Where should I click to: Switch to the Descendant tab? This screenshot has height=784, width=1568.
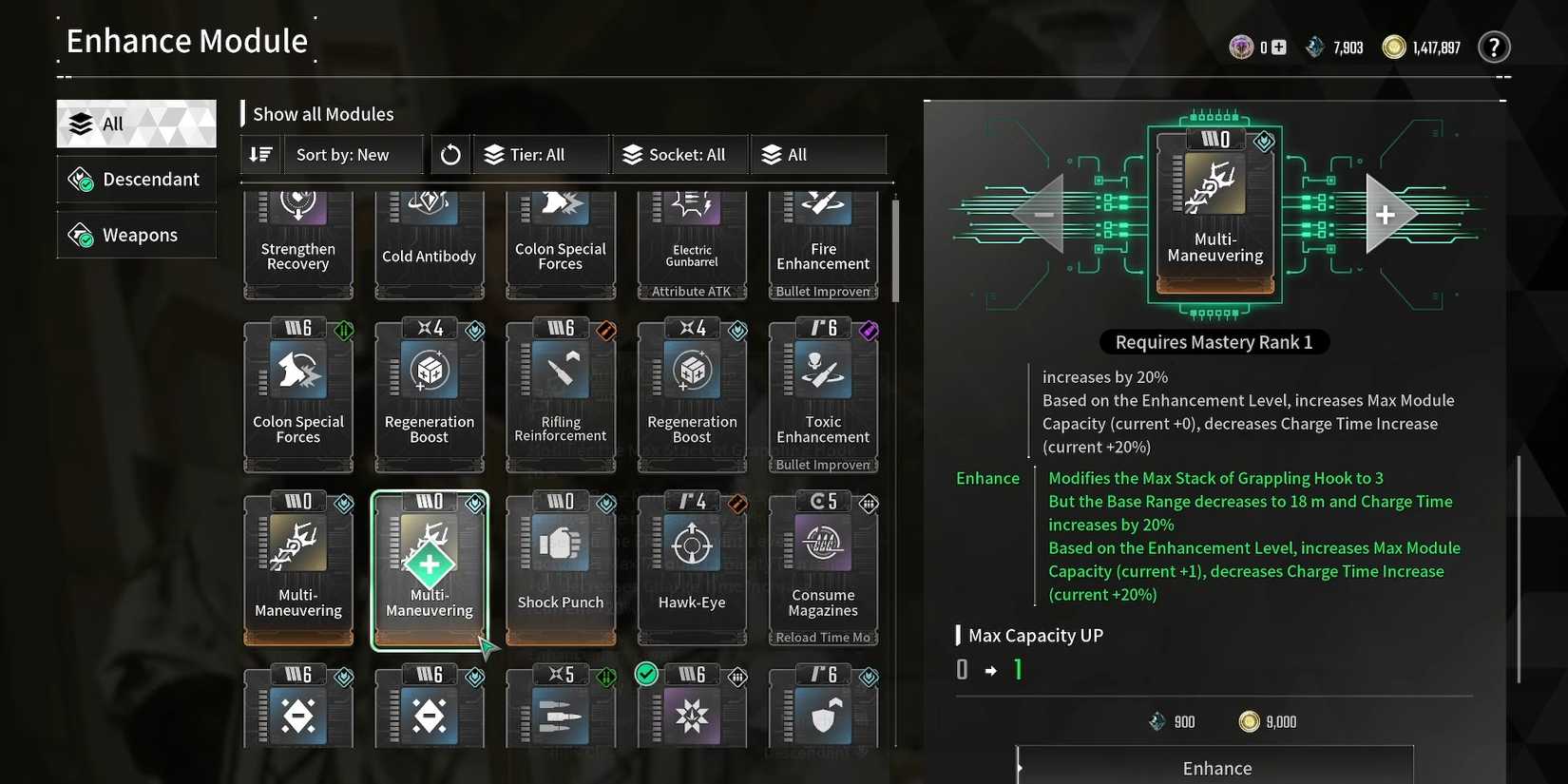click(x=136, y=179)
